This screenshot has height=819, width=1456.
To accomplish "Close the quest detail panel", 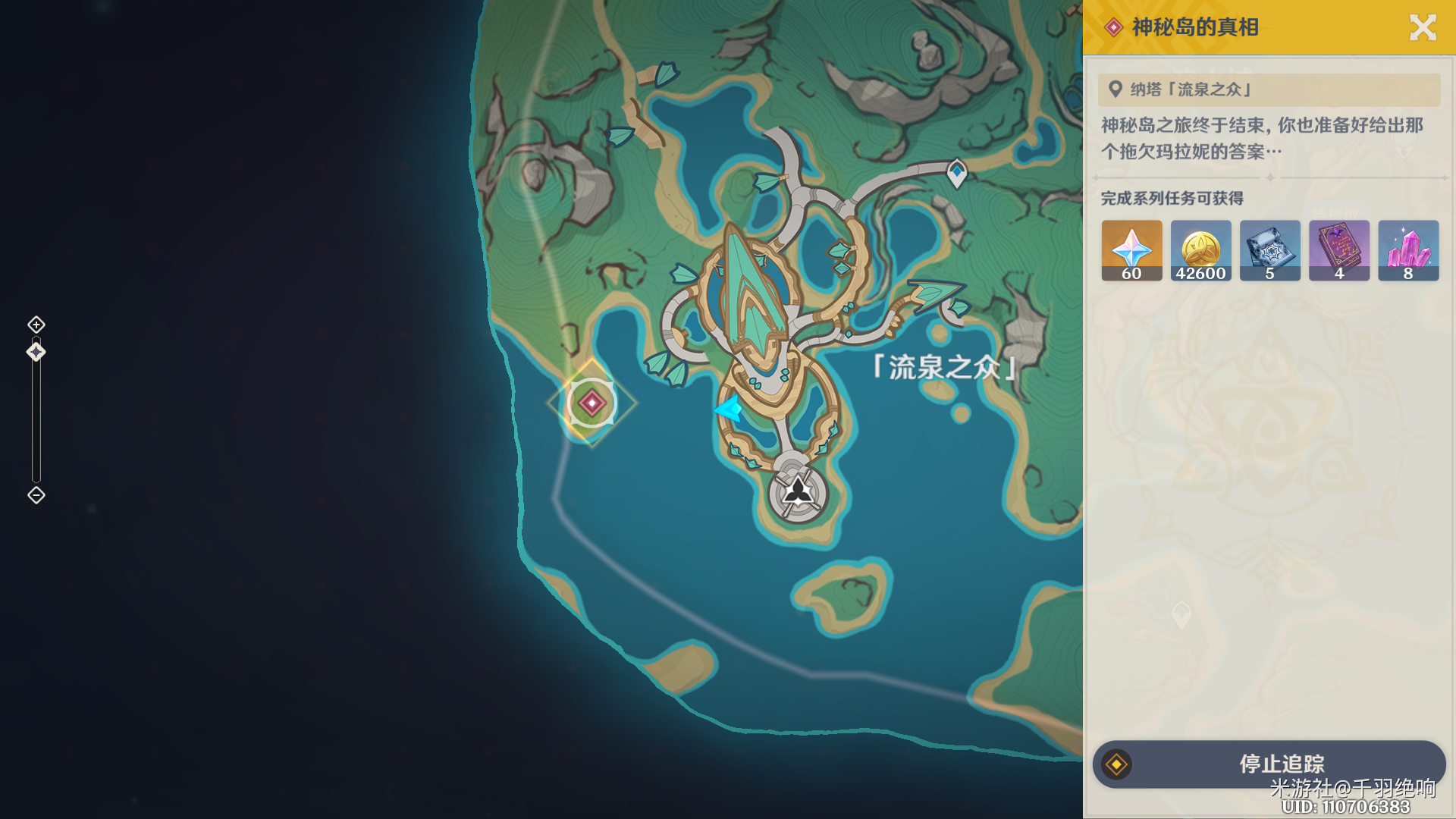I will [x=1423, y=28].
